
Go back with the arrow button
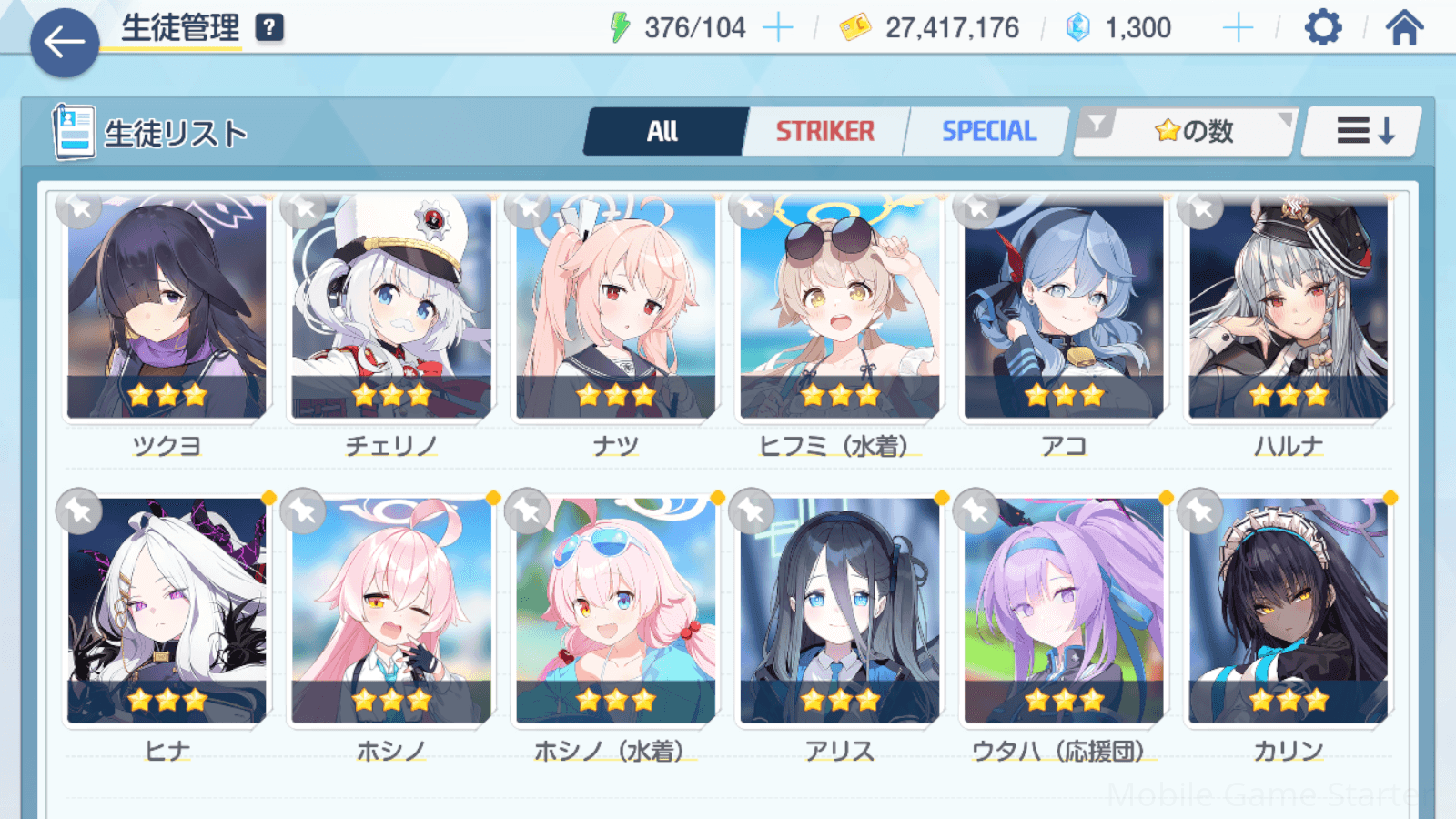point(64,42)
